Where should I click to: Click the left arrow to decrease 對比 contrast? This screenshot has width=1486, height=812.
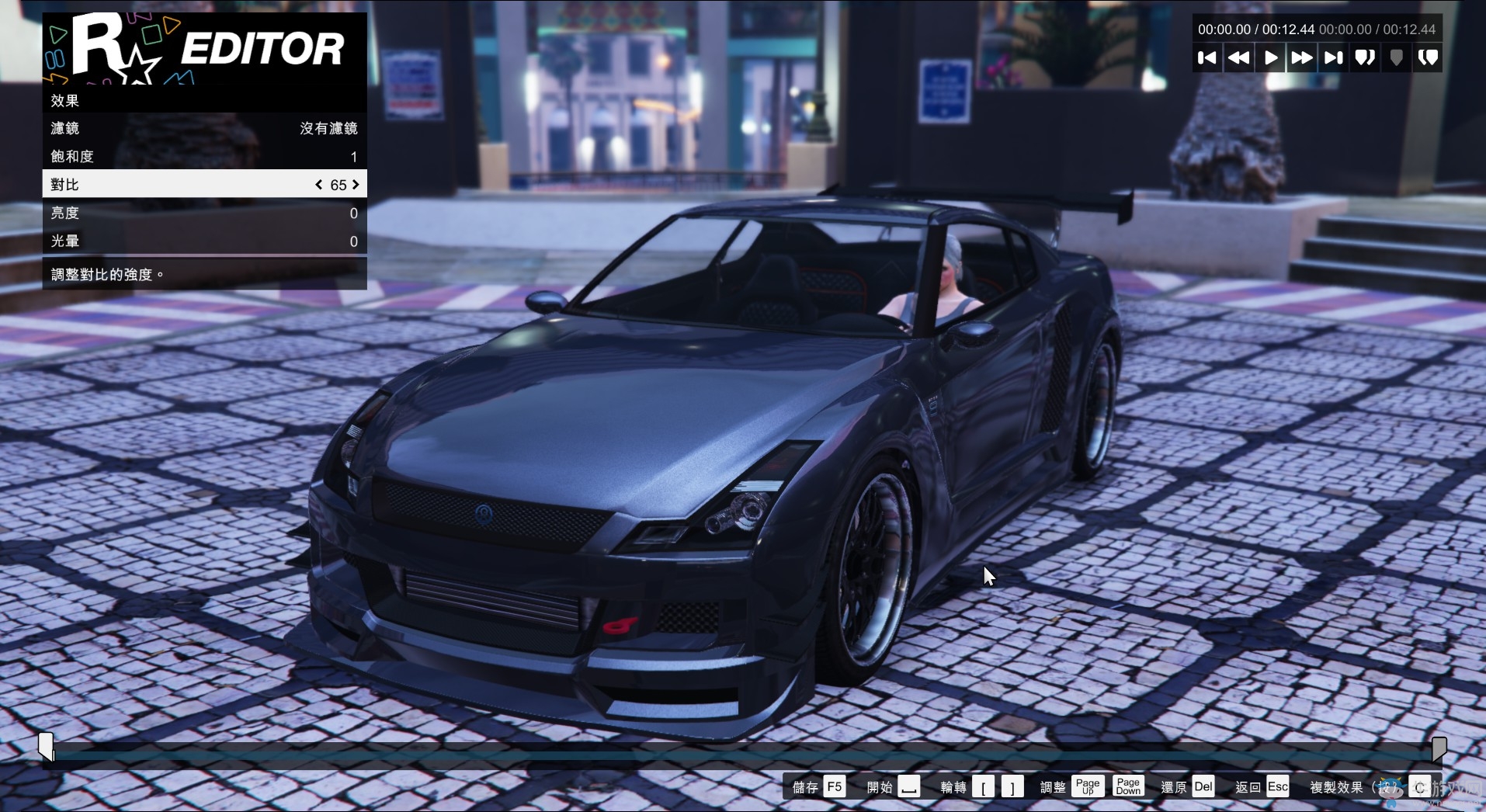[318, 185]
